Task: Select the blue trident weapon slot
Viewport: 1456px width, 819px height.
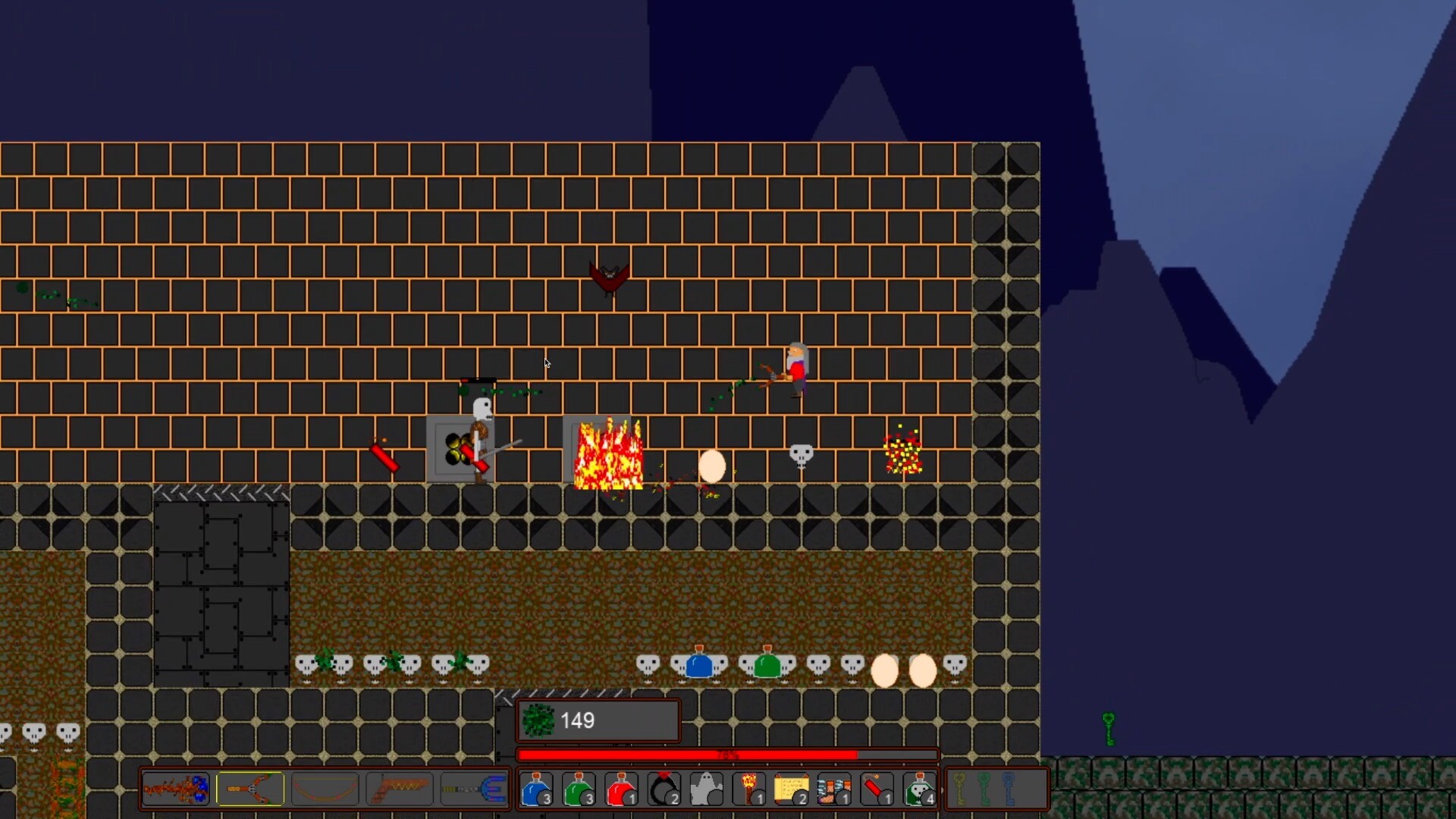Action: [x=473, y=789]
